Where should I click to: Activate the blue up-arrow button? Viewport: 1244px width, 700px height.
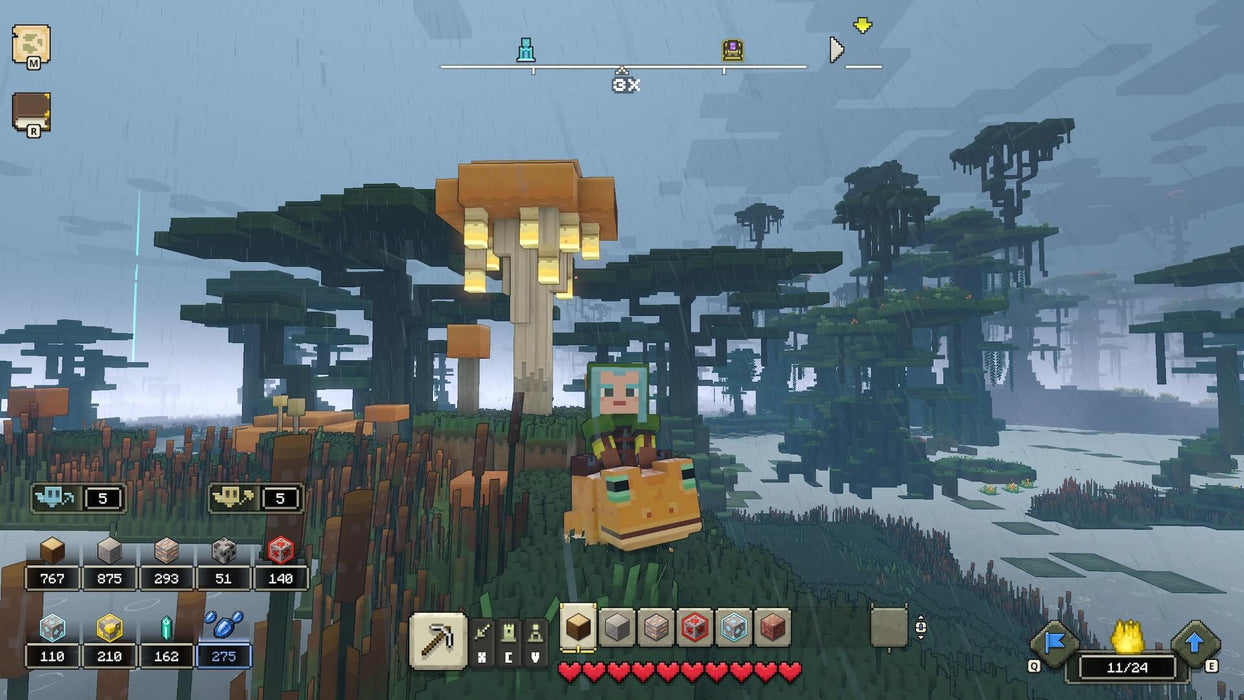1195,643
